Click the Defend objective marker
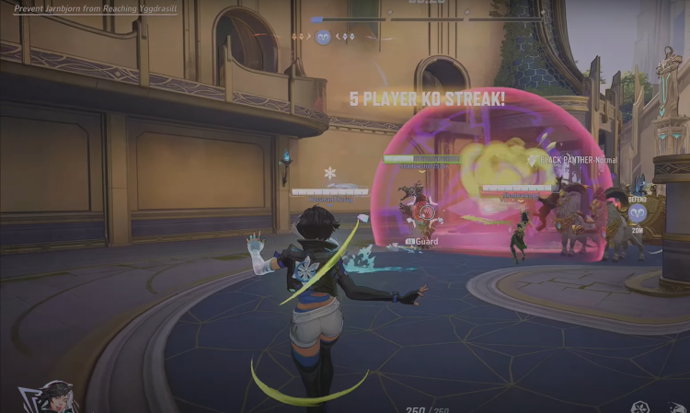The width and height of the screenshot is (690, 413). [x=639, y=212]
